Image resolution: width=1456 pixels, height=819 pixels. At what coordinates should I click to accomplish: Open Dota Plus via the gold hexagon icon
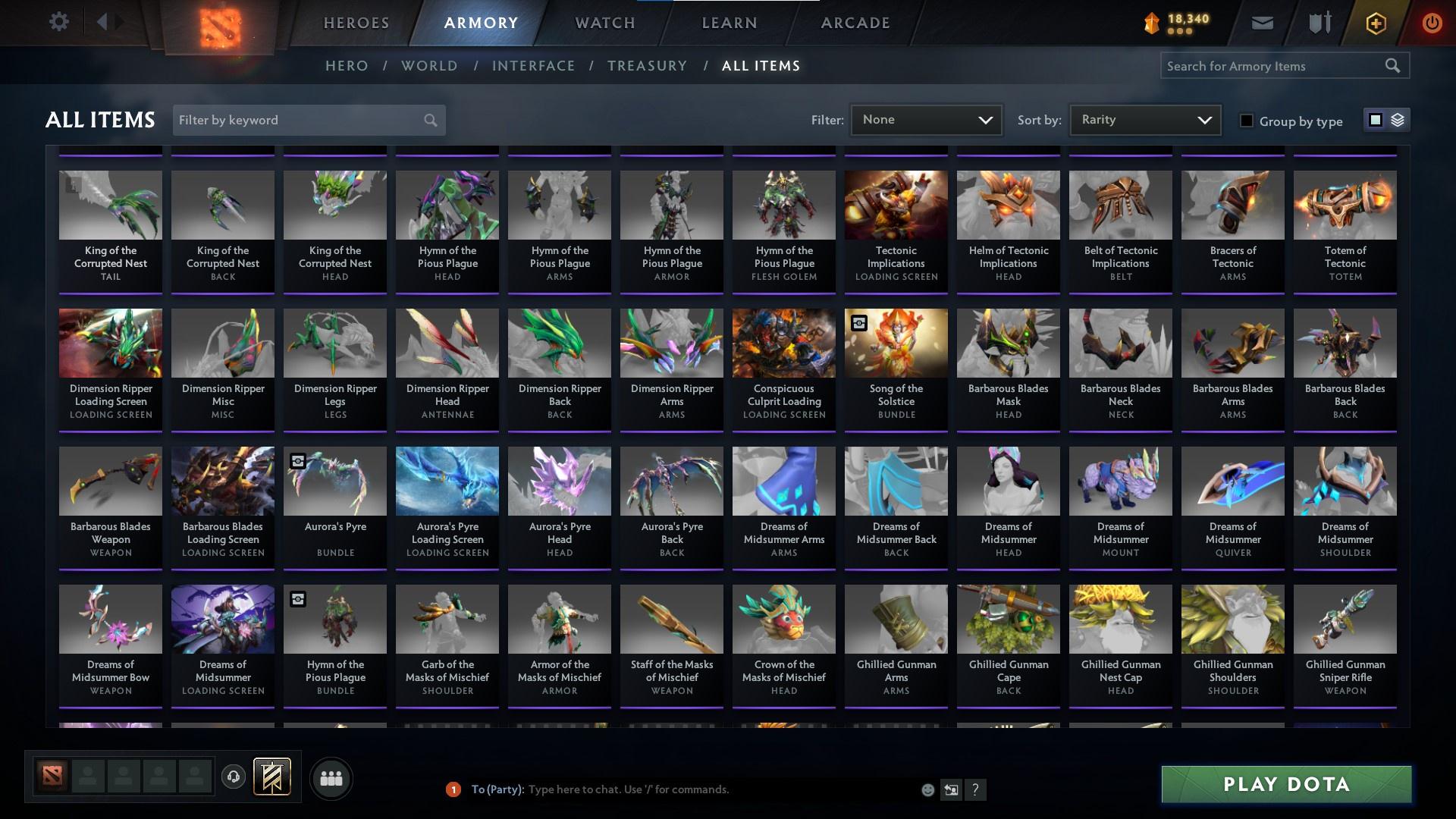click(x=1375, y=23)
